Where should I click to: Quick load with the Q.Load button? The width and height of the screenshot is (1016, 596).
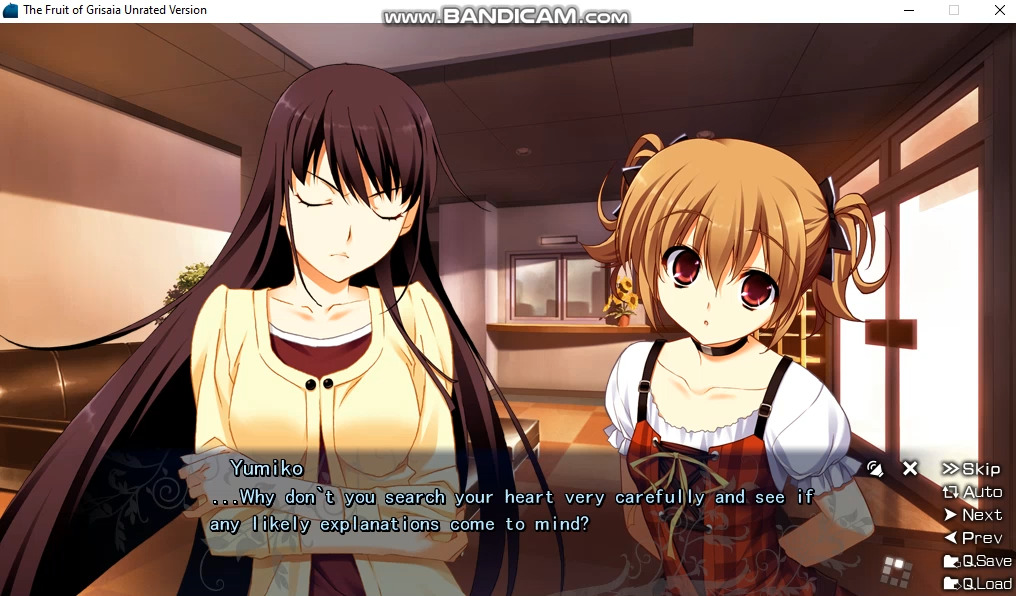click(x=977, y=584)
